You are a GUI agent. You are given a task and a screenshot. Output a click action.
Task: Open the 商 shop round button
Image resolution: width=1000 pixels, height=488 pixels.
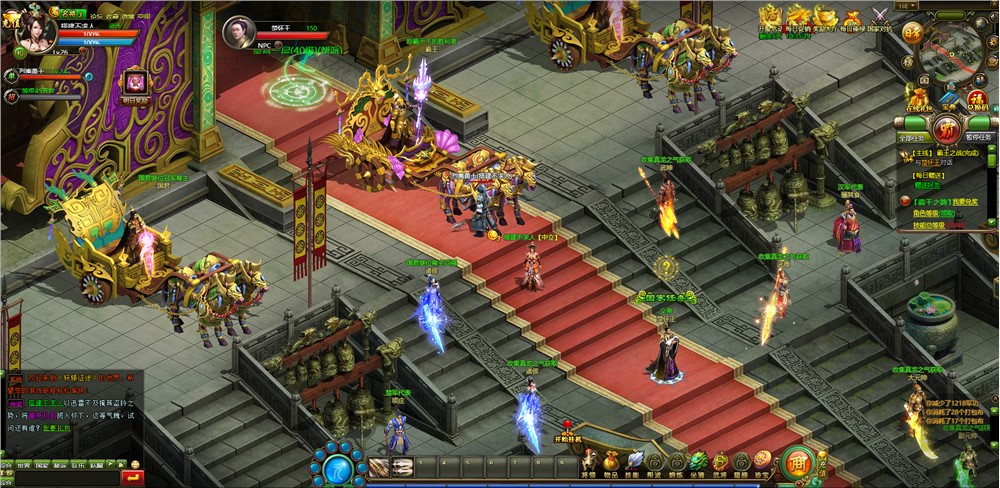tap(796, 462)
